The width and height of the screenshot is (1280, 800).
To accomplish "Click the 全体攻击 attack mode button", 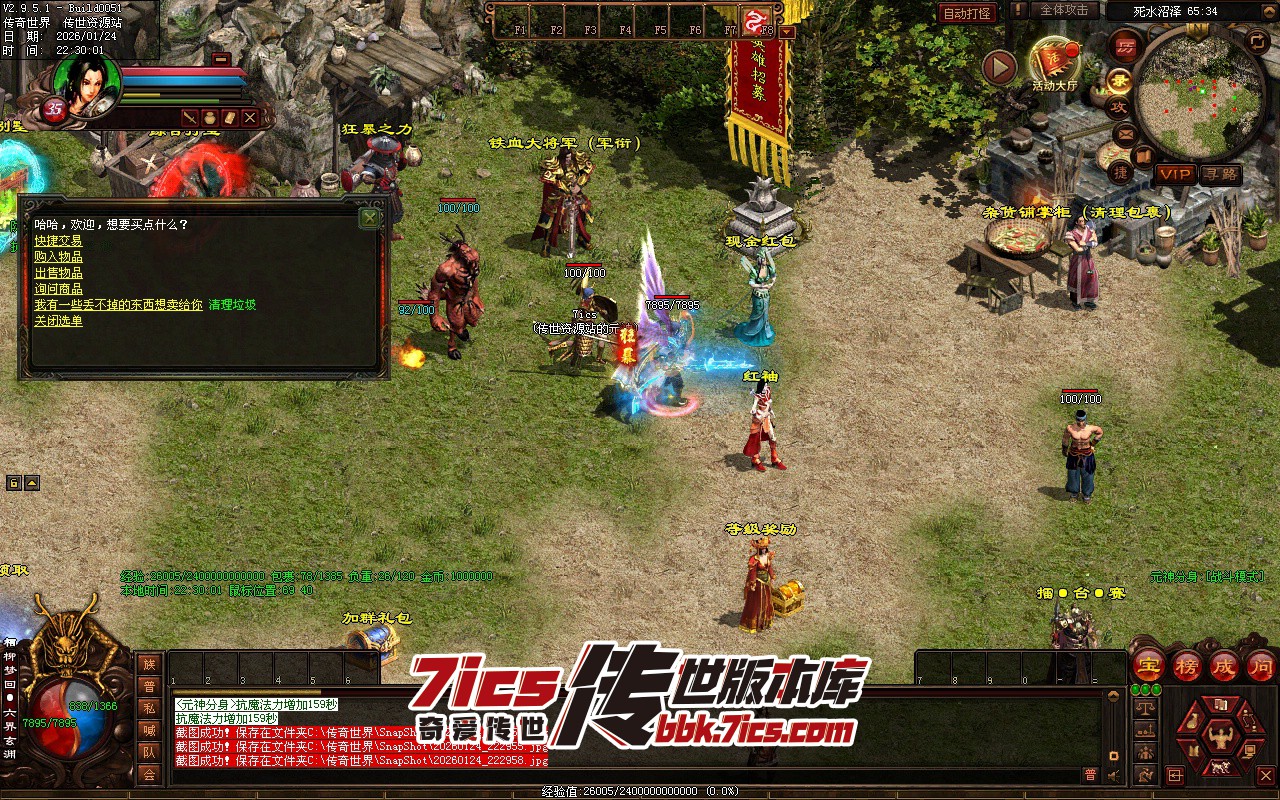I will [x=1064, y=10].
